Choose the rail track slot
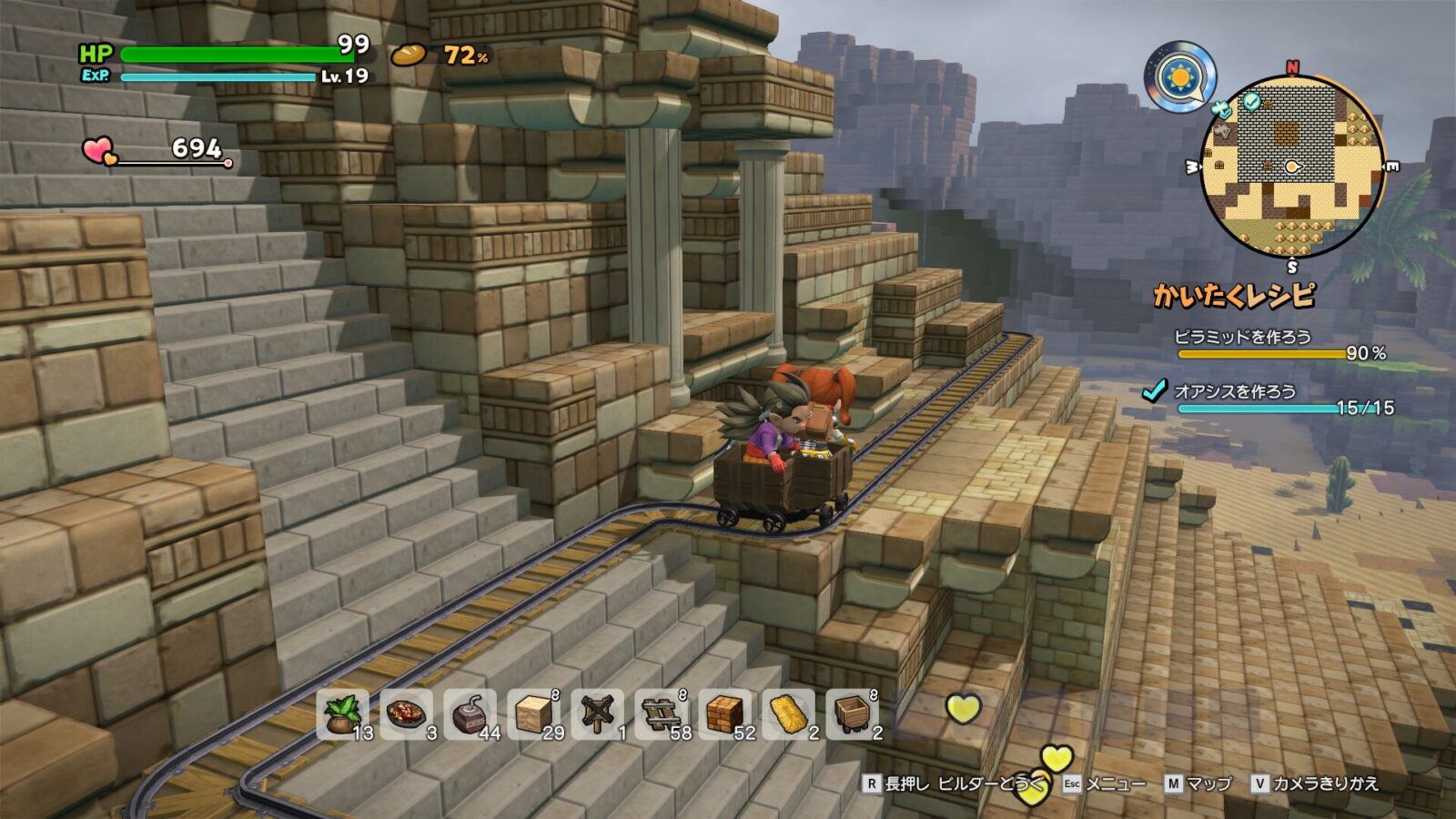The width and height of the screenshot is (1456, 819). (x=661, y=713)
